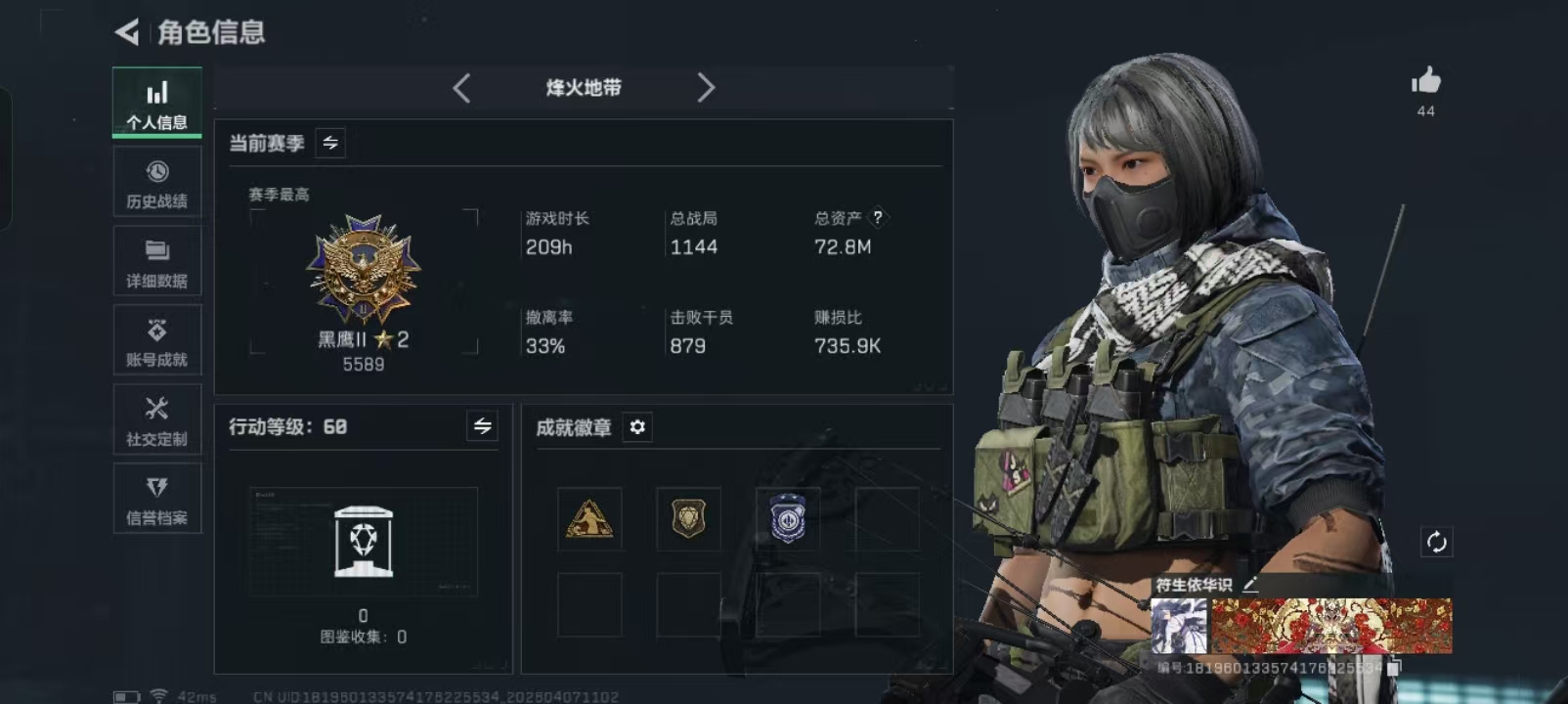Select the gold shield achievement badge
The image size is (1568, 704).
[688, 519]
